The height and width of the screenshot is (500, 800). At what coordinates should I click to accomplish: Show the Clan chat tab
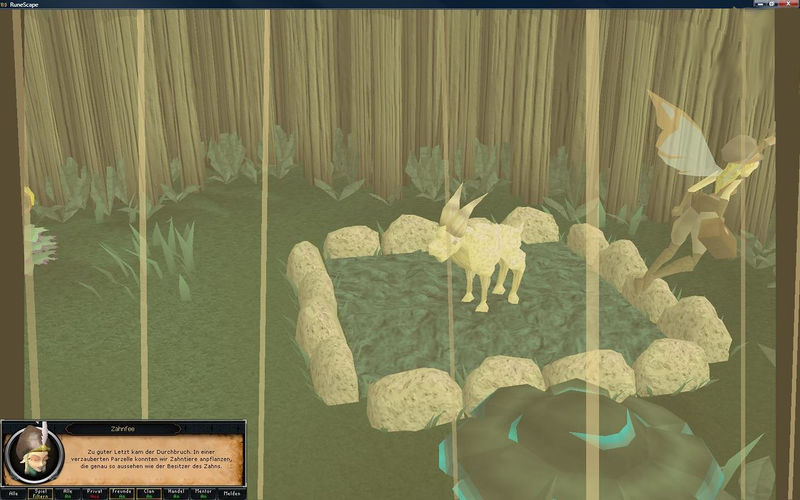pos(150,492)
